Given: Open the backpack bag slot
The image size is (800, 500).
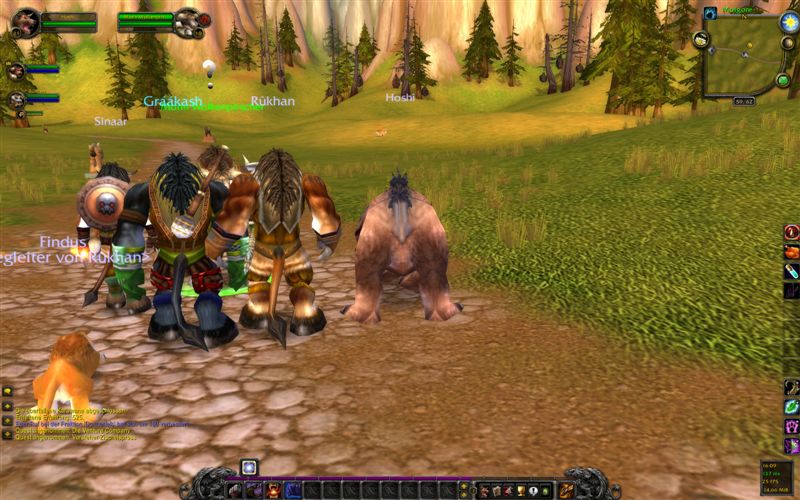Looking at the screenshot, I should click(x=567, y=490).
